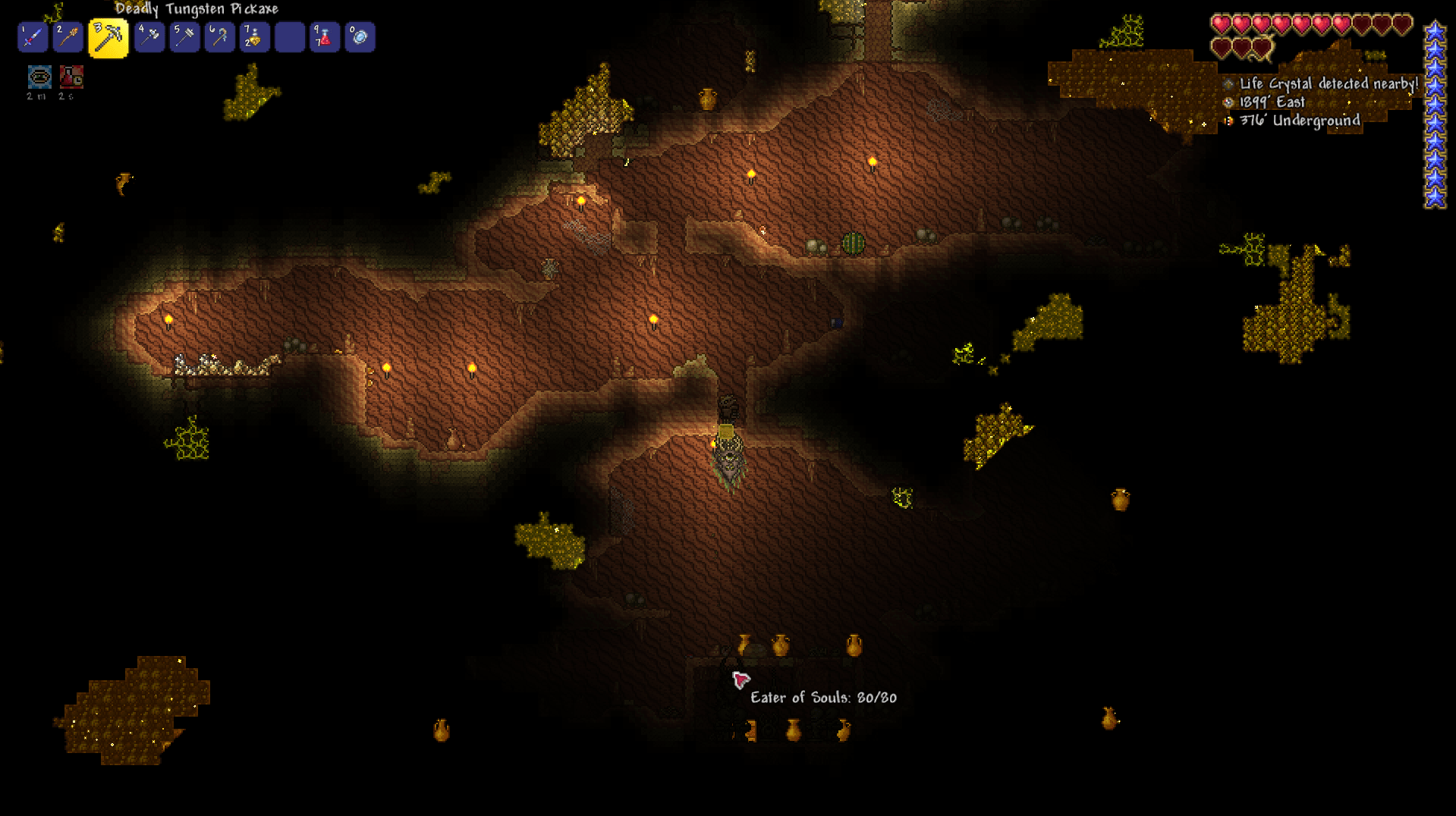Click the empty hotbar slot 8
The image size is (1456, 816).
pyautogui.click(x=289, y=36)
